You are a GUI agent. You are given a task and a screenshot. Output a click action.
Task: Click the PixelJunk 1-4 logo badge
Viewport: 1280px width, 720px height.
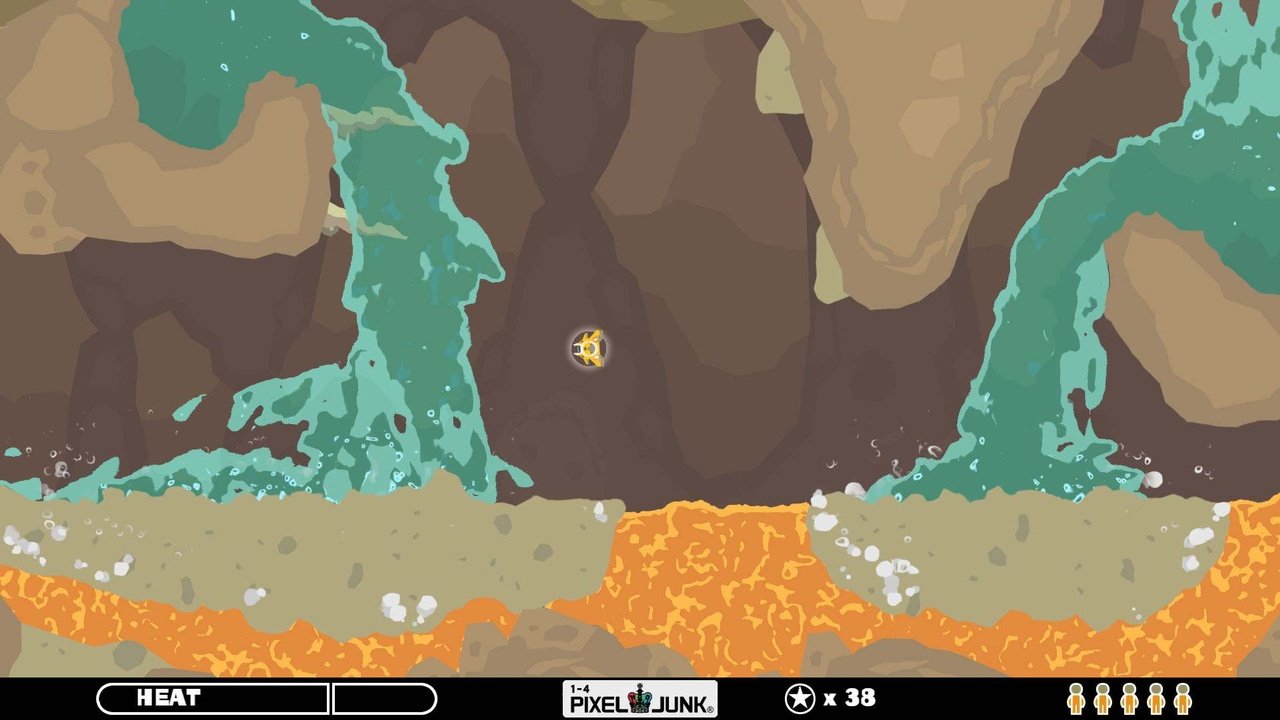pos(640,698)
